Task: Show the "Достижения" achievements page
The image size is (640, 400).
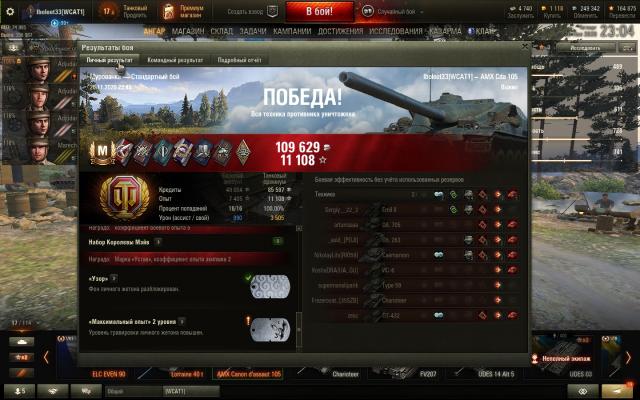Action: coord(341,31)
